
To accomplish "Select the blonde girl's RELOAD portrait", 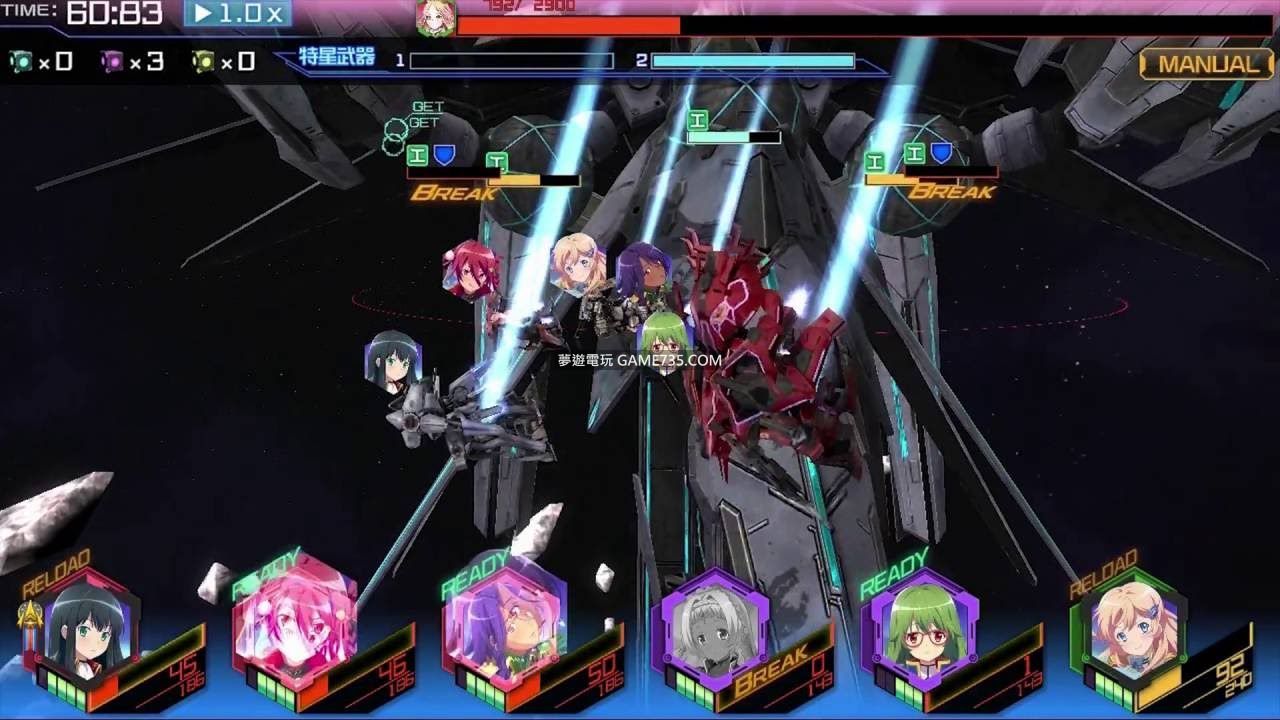I will [x=1131, y=628].
